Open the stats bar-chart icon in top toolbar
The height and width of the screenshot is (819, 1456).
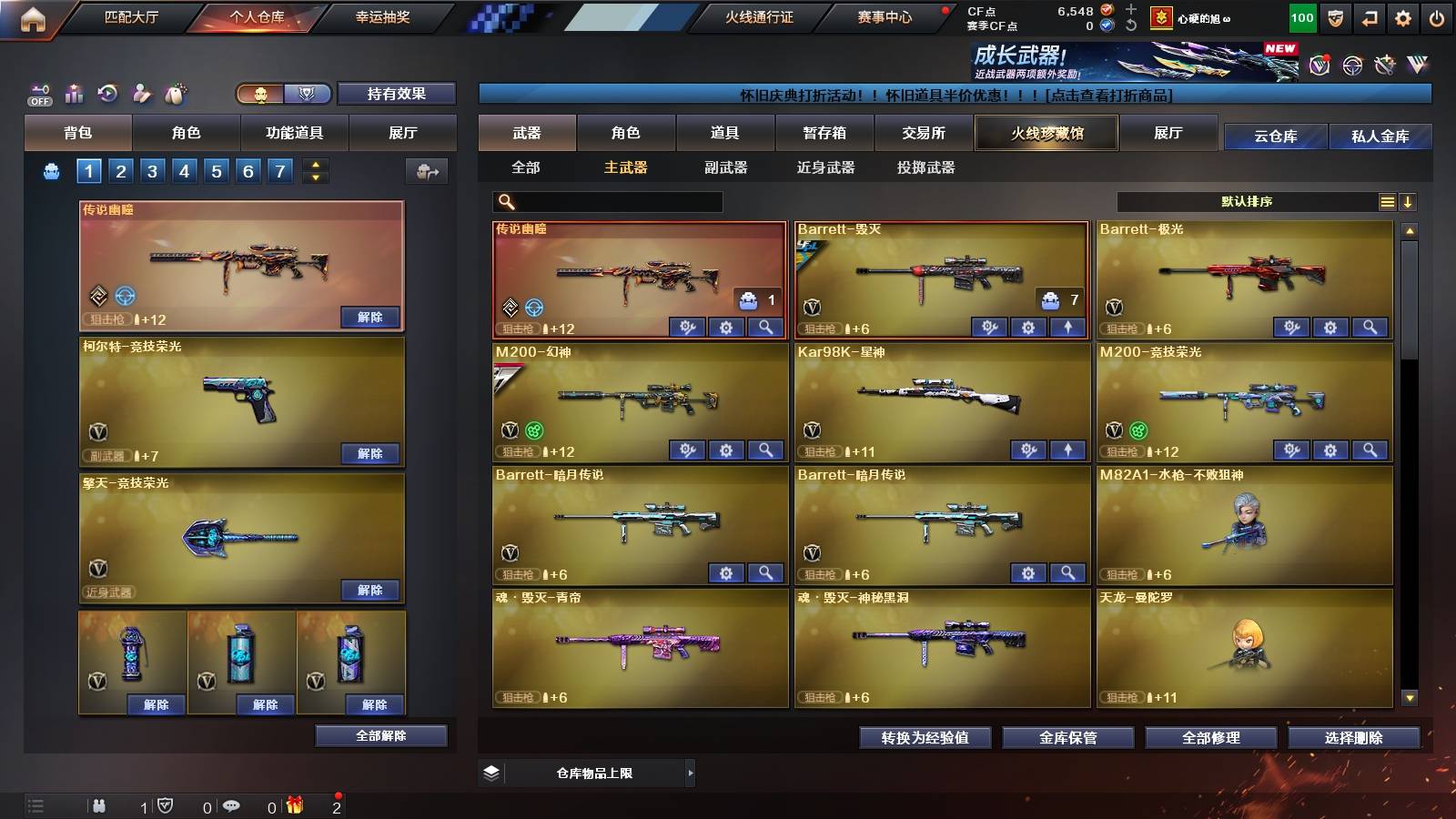(x=73, y=92)
